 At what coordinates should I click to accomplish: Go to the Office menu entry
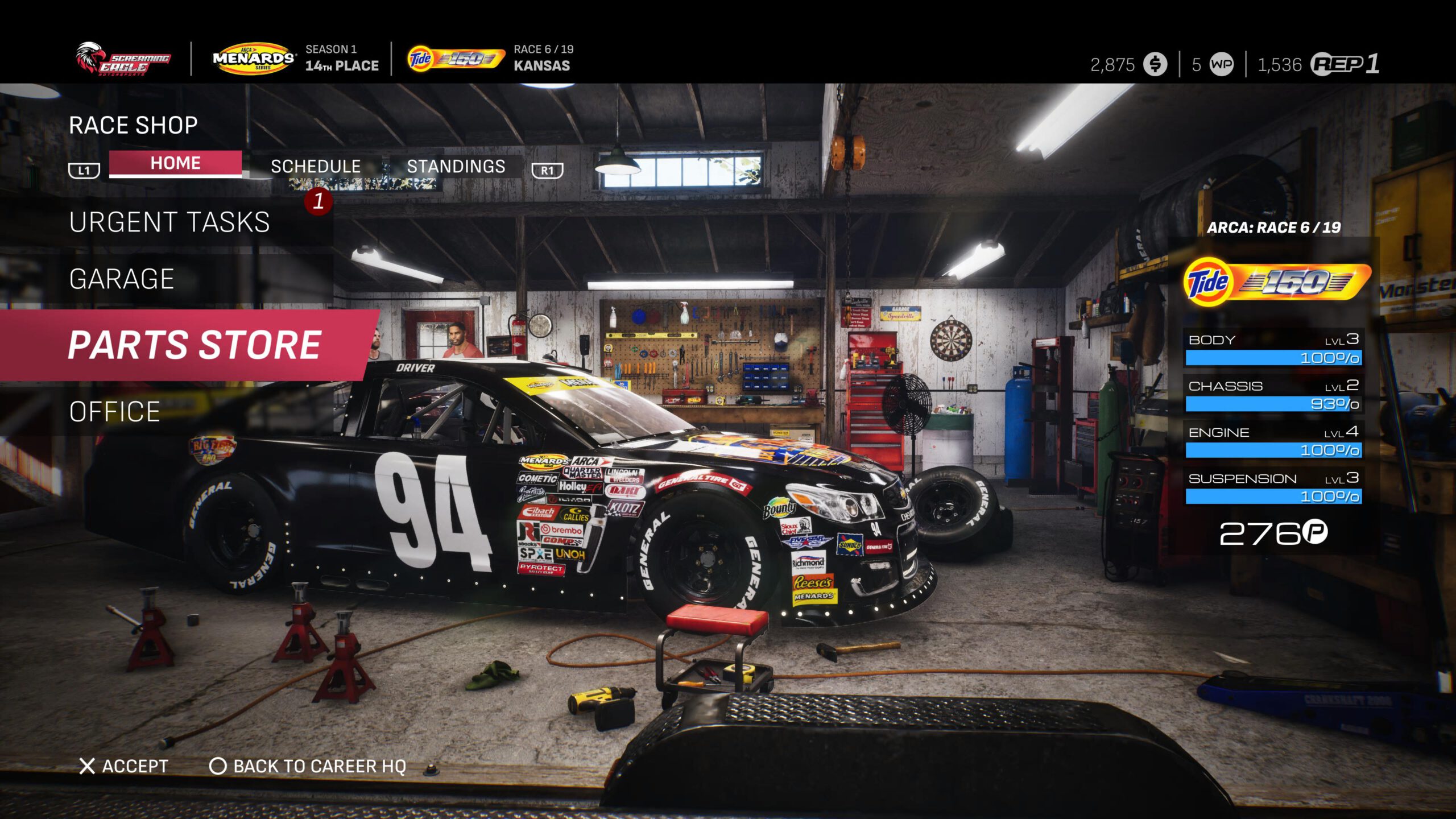point(114,411)
